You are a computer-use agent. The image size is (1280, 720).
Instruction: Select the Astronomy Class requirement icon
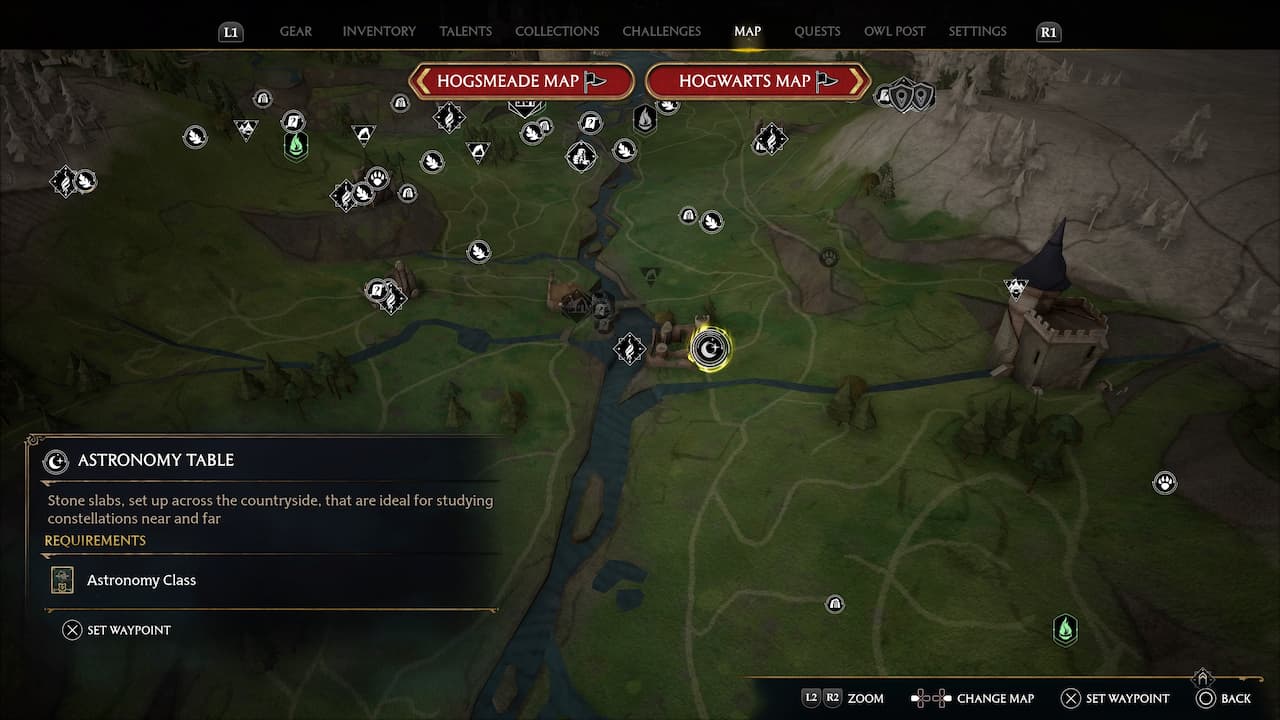pyautogui.click(x=61, y=579)
